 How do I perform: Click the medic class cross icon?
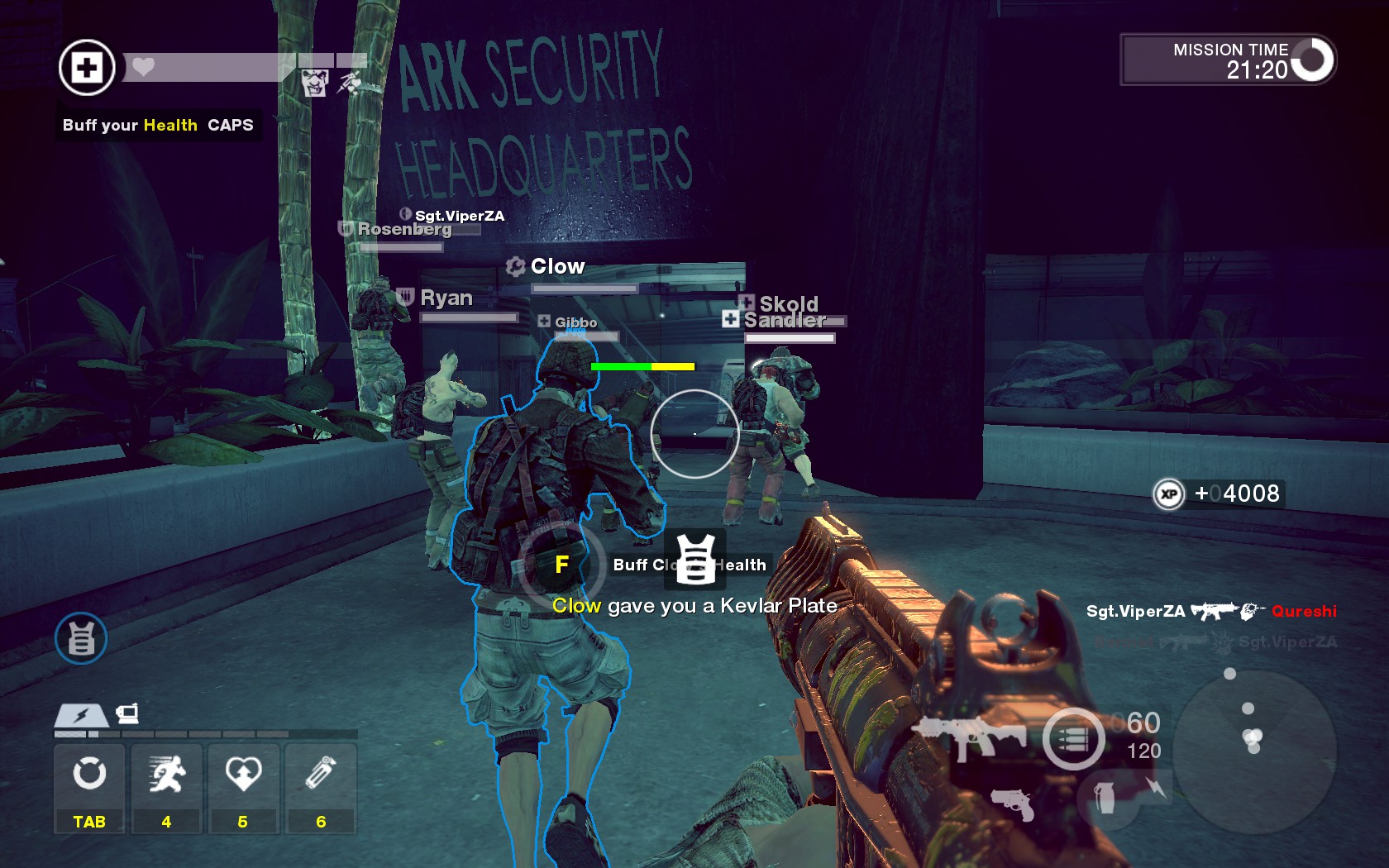[x=87, y=68]
